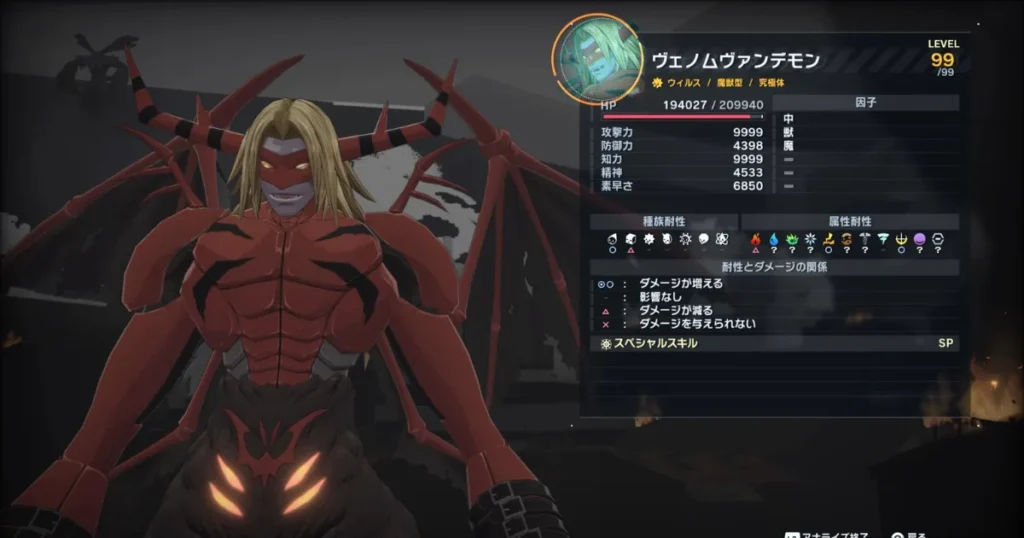Select the white snowflake ice resistance icon
This screenshot has width=1024, height=538.
click(x=810, y=240)
